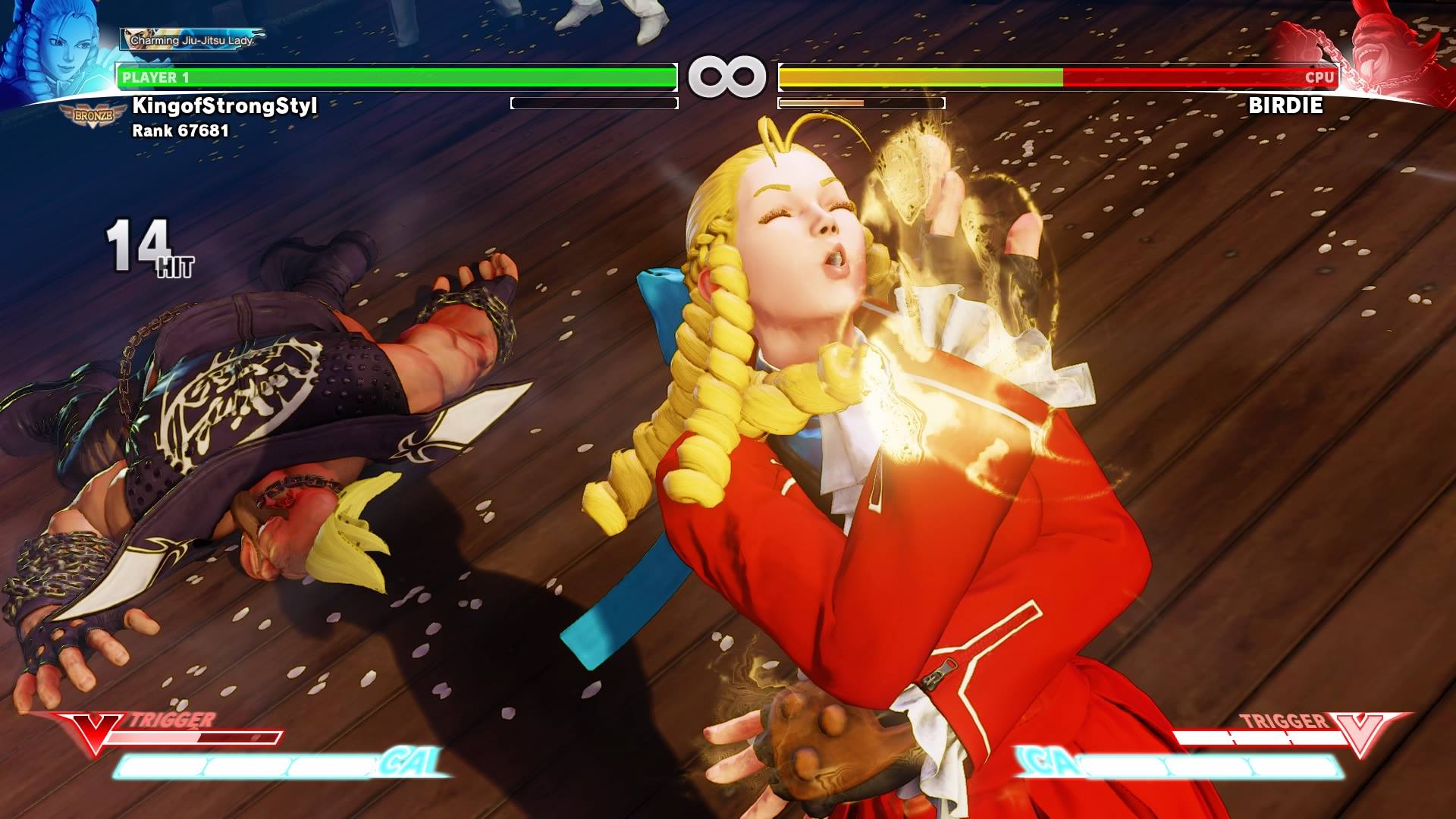
Task: Select the KingofStrongStyl player name
Action: [x=224, y=105]
